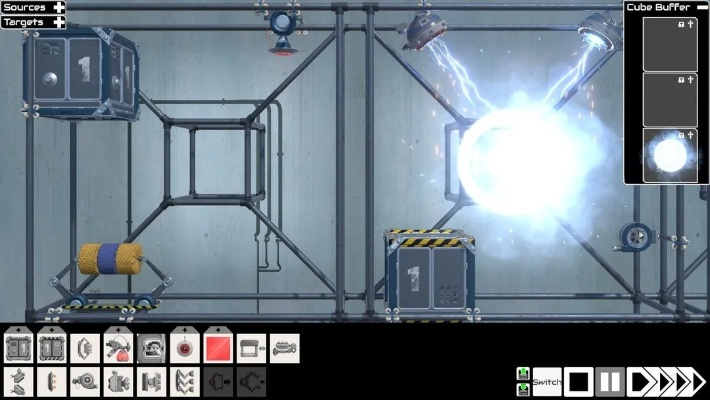Collapse the Cube Buffer panel

pos(701,7)
